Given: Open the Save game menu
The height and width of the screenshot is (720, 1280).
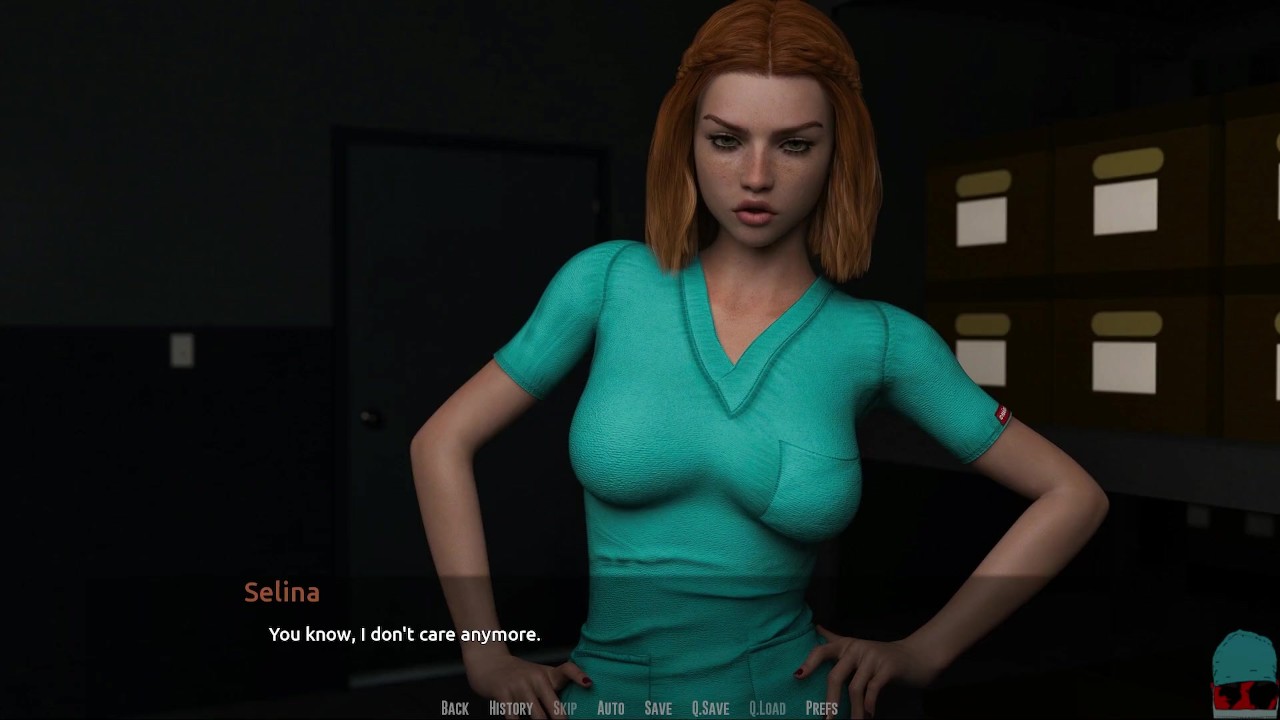Looking at the screenshot, I should (x=658, y=708).
